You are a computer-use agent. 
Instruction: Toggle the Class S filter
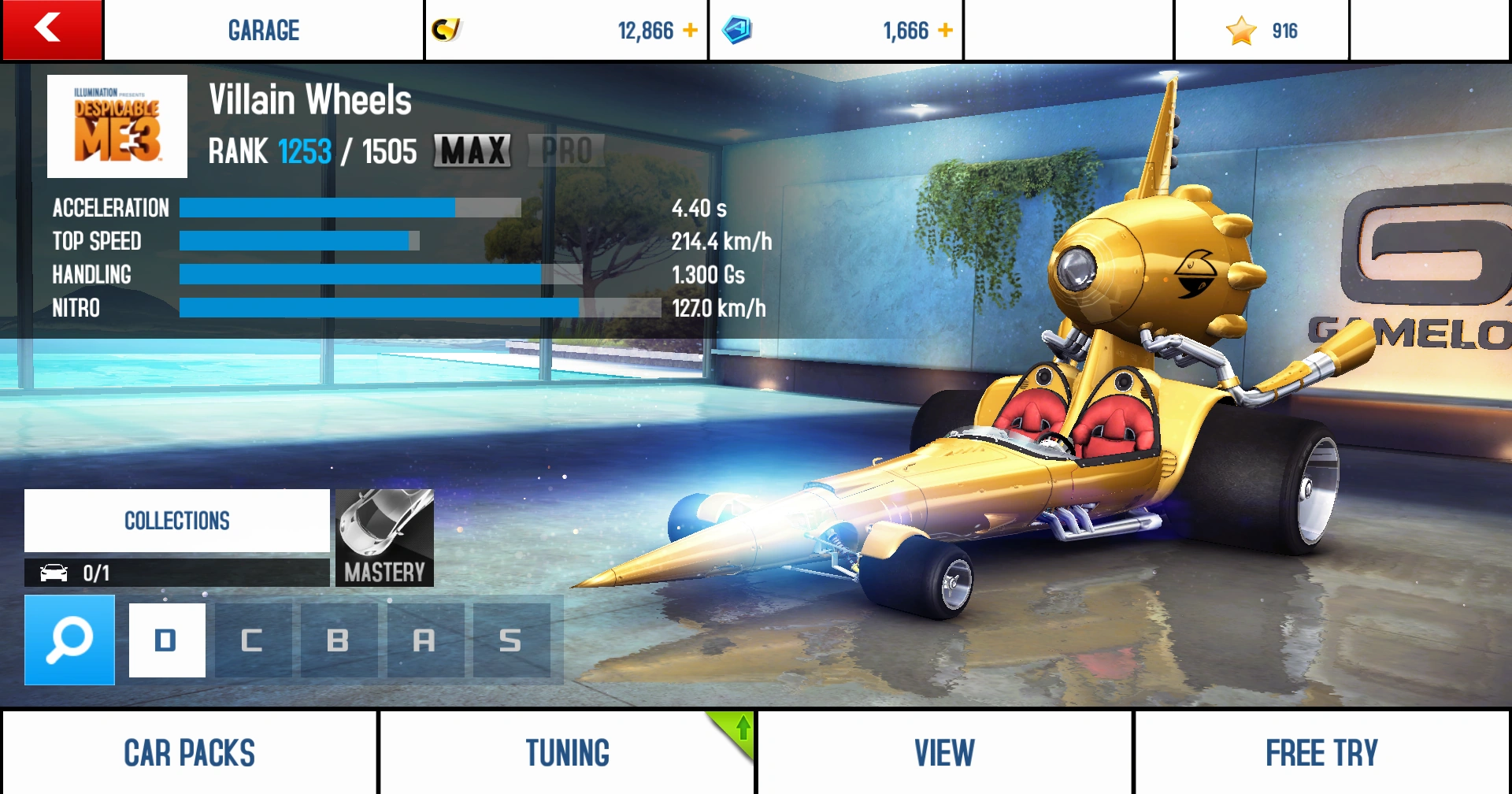(x=512, y=640)
